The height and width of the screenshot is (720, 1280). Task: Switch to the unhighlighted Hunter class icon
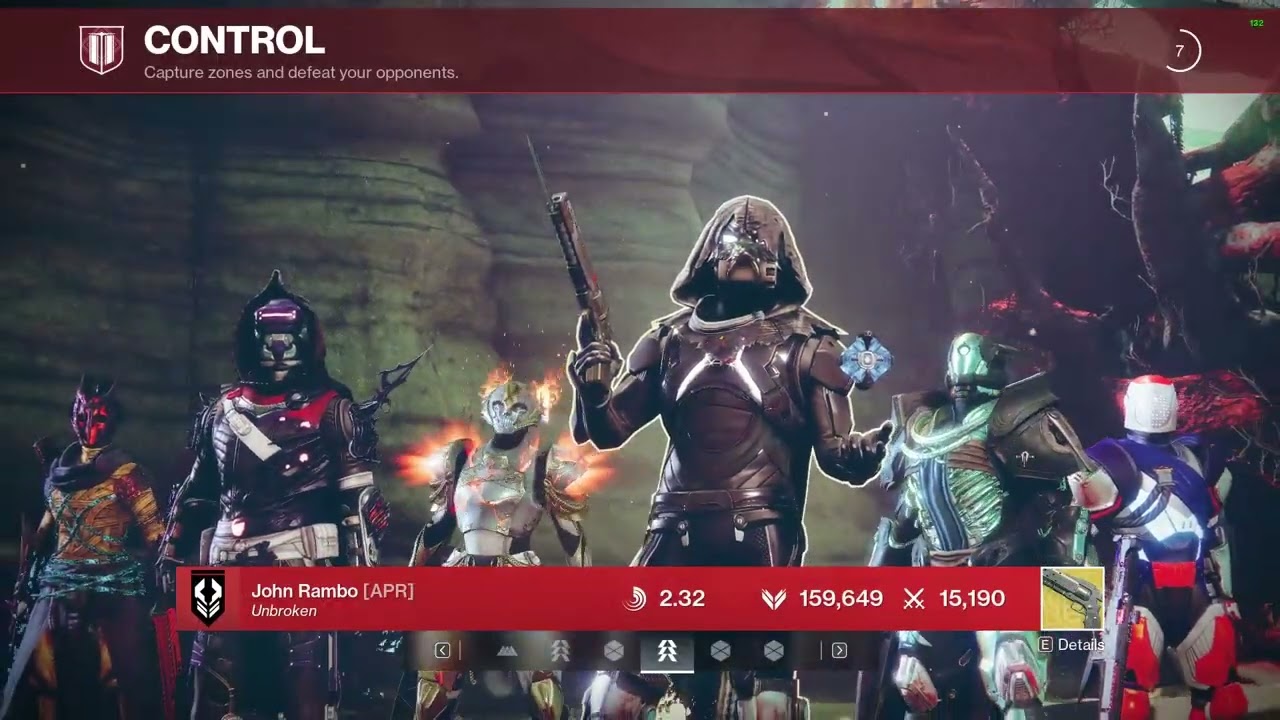tap(561, 651)
